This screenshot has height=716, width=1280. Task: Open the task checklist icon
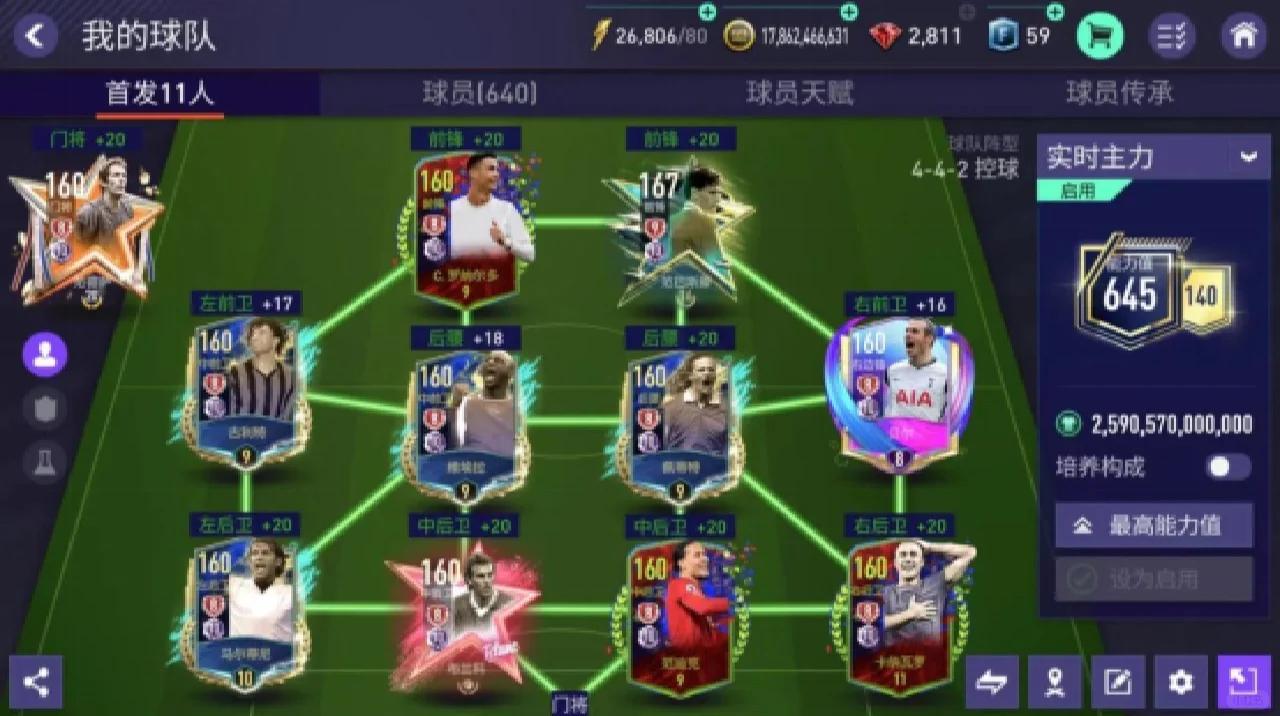1171,36
